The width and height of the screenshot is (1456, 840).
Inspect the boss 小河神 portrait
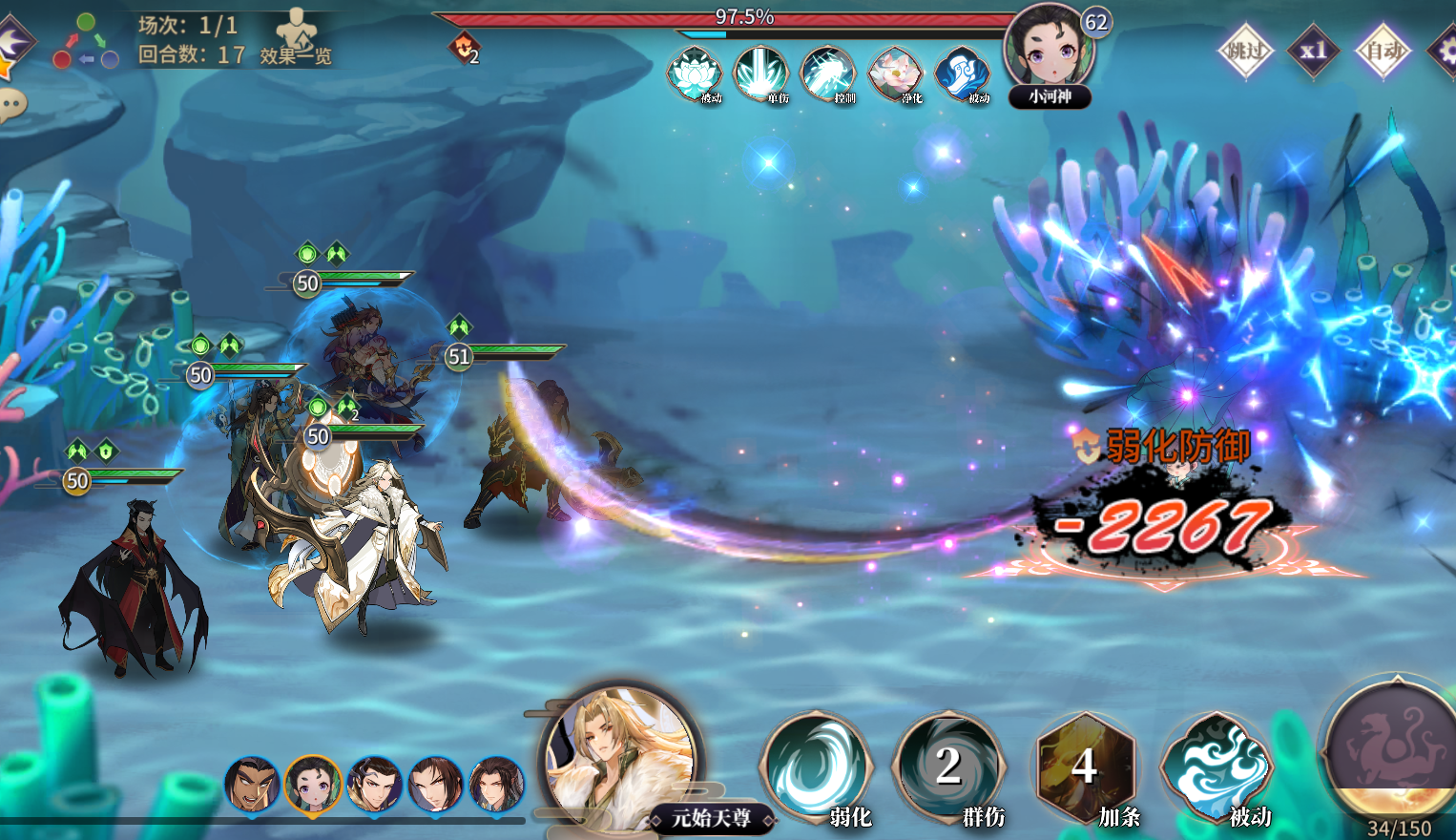click(1049, 48)
